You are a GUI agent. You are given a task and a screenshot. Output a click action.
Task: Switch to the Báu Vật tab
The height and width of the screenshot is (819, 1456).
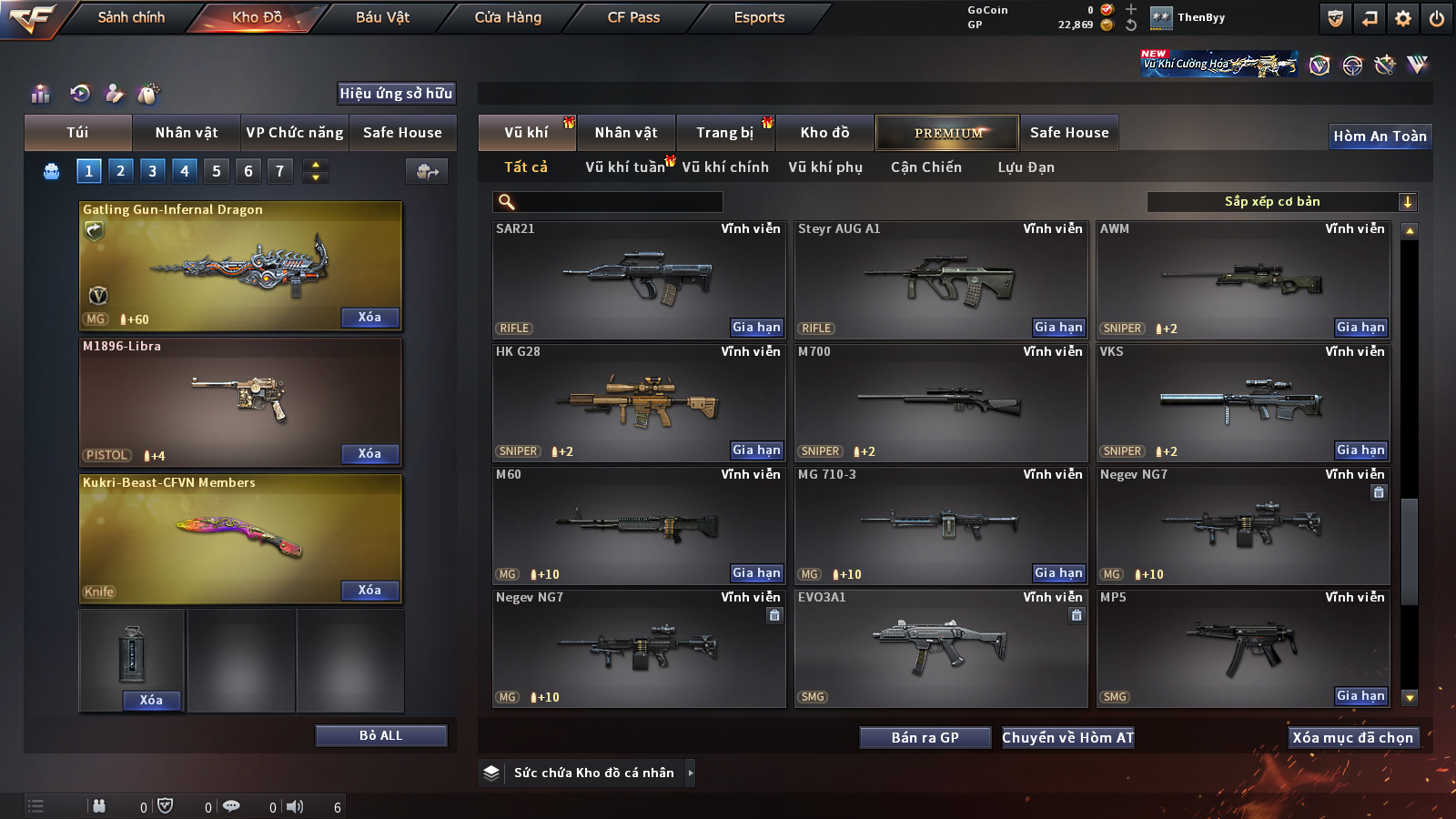(382, 17)
